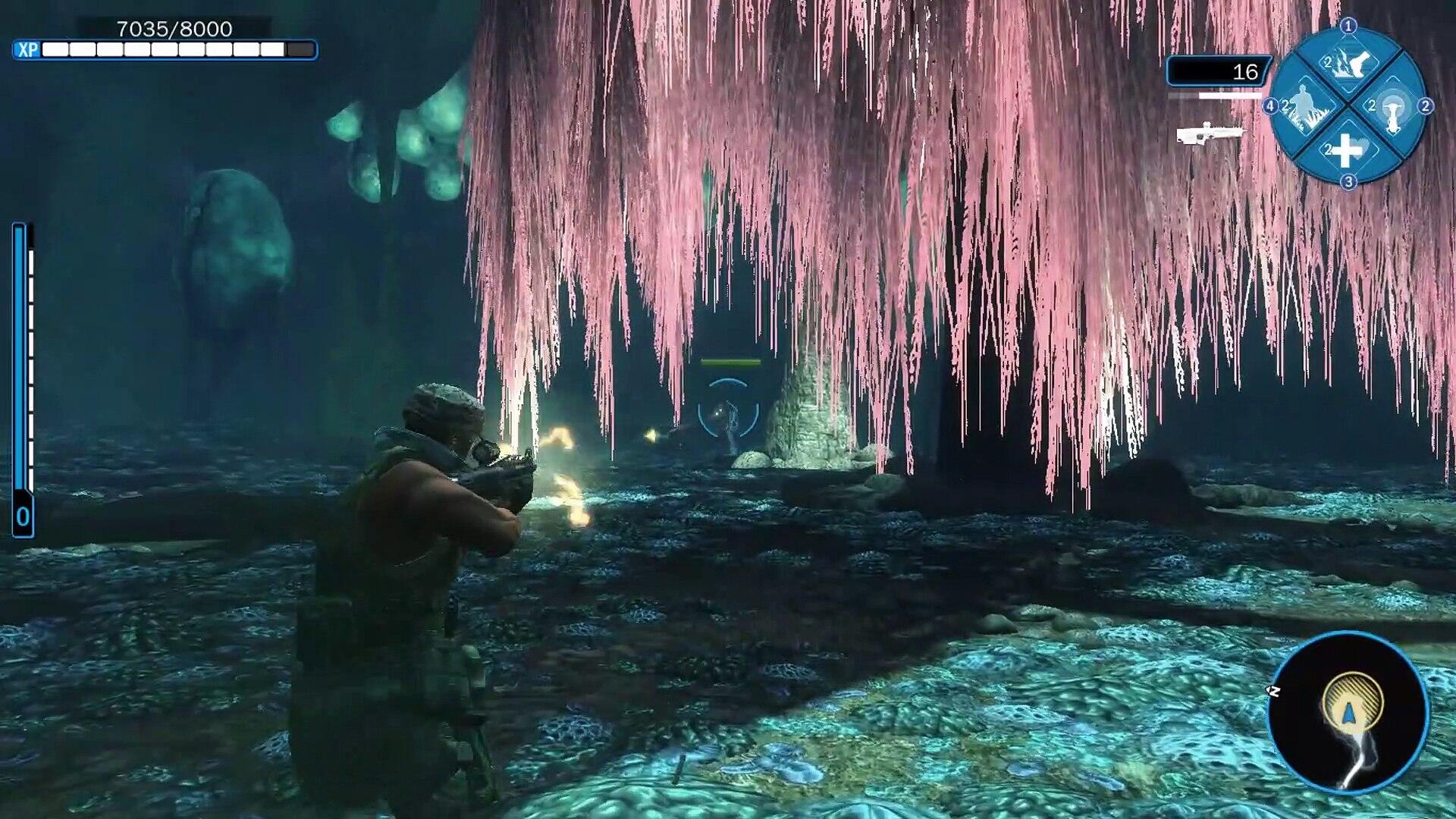The image size is (1456, 819).
Task: Open the circular minimap
Action: (x=1348, y=712)
